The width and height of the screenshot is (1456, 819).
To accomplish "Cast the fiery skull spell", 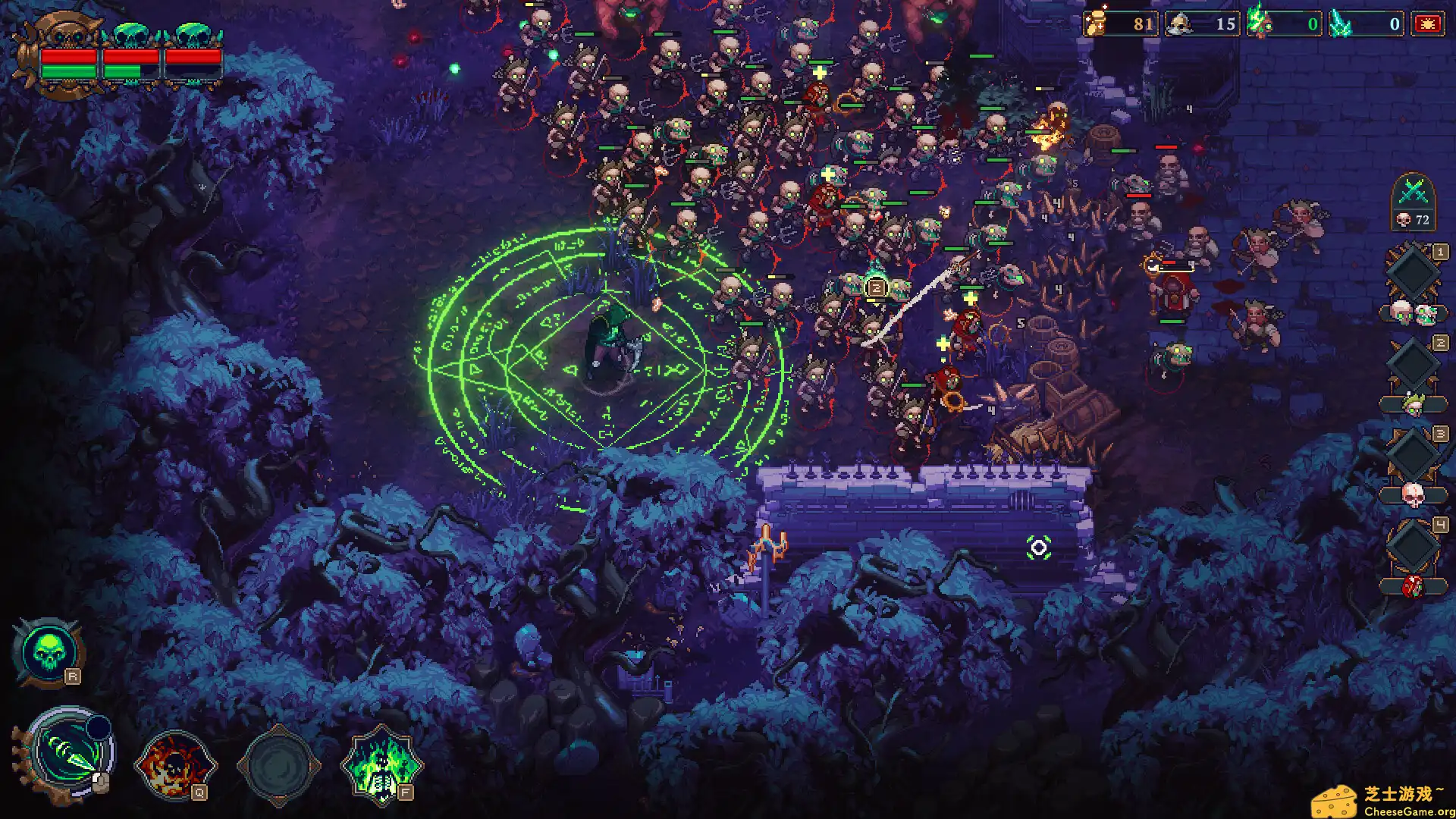I will (175, 764).
